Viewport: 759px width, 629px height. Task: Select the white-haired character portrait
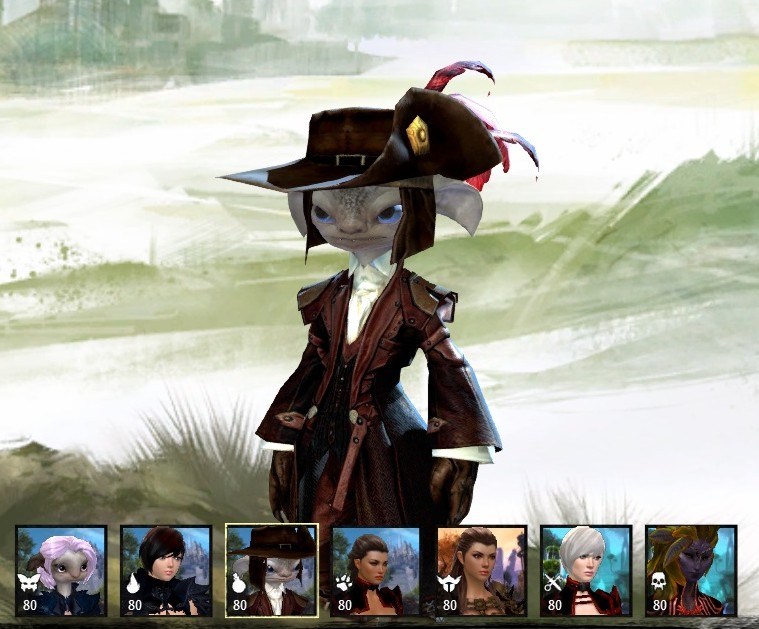click(586, 570)
